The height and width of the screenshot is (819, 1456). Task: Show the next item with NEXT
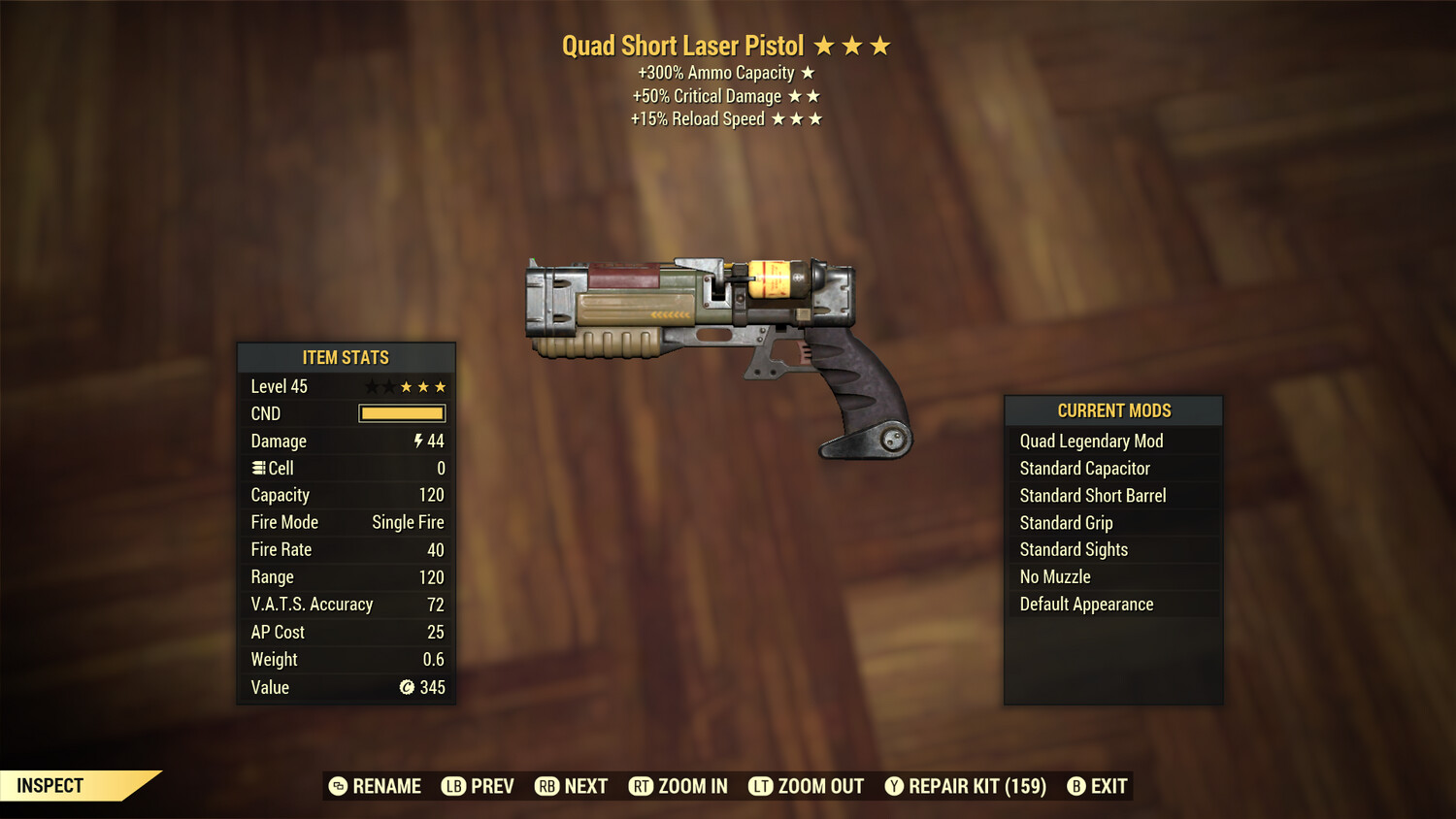572,786
